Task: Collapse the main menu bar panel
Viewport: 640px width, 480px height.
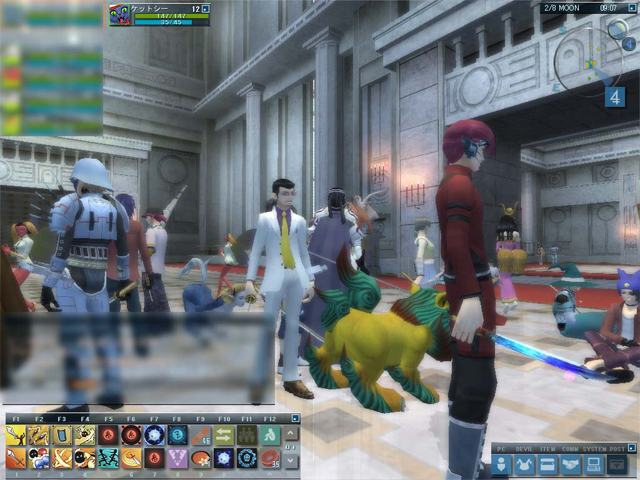Action: coord(631,446)
